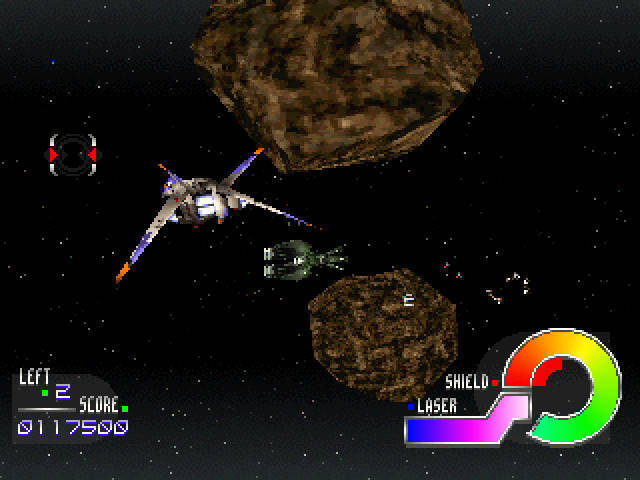
Task: Click the red-arrow target lock indicator
Action: 73,155
